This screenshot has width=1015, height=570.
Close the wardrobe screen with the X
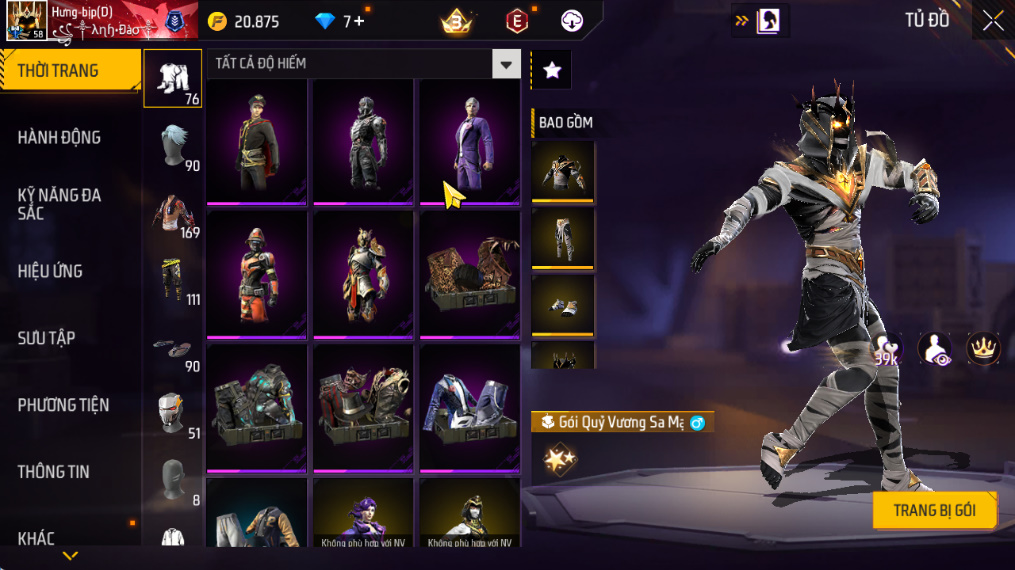pos(992,21)
